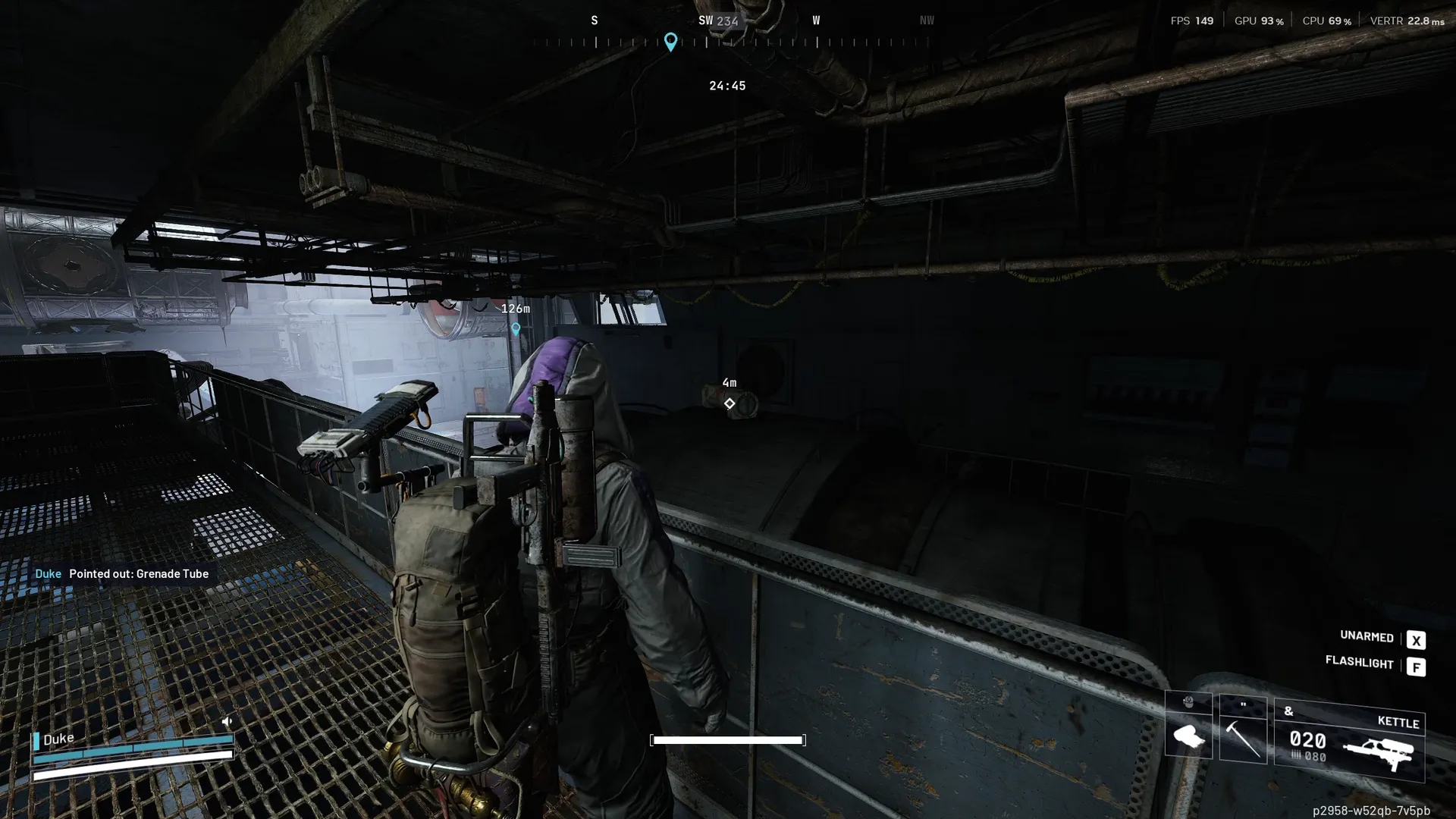
Task: Click the blue objective marker on the compass
Action: coord(670,41)
